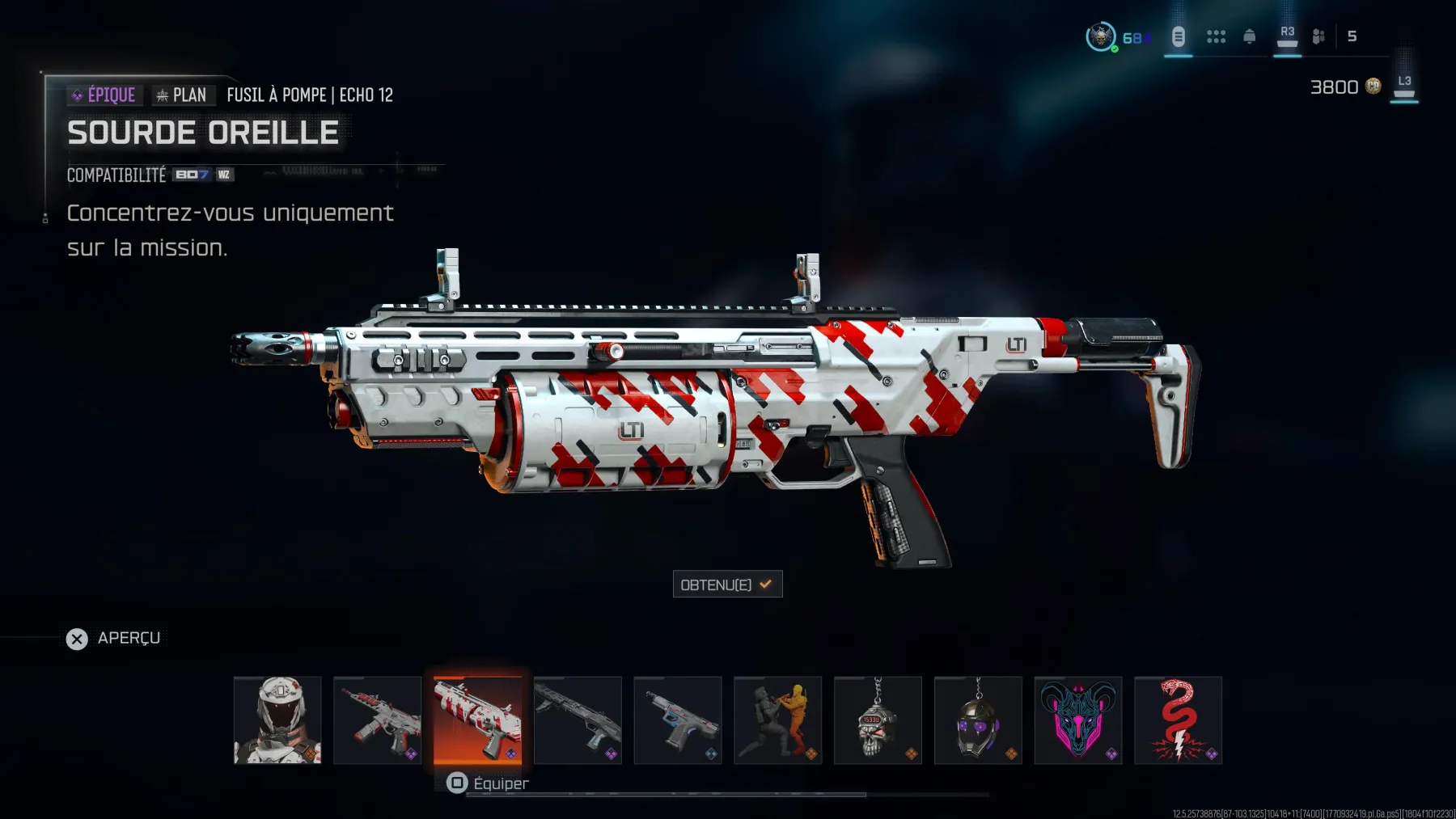This screenshot has width=1456, height=819.
Task: Click the WZ compatibility badge
Action: tap(226, 175)
